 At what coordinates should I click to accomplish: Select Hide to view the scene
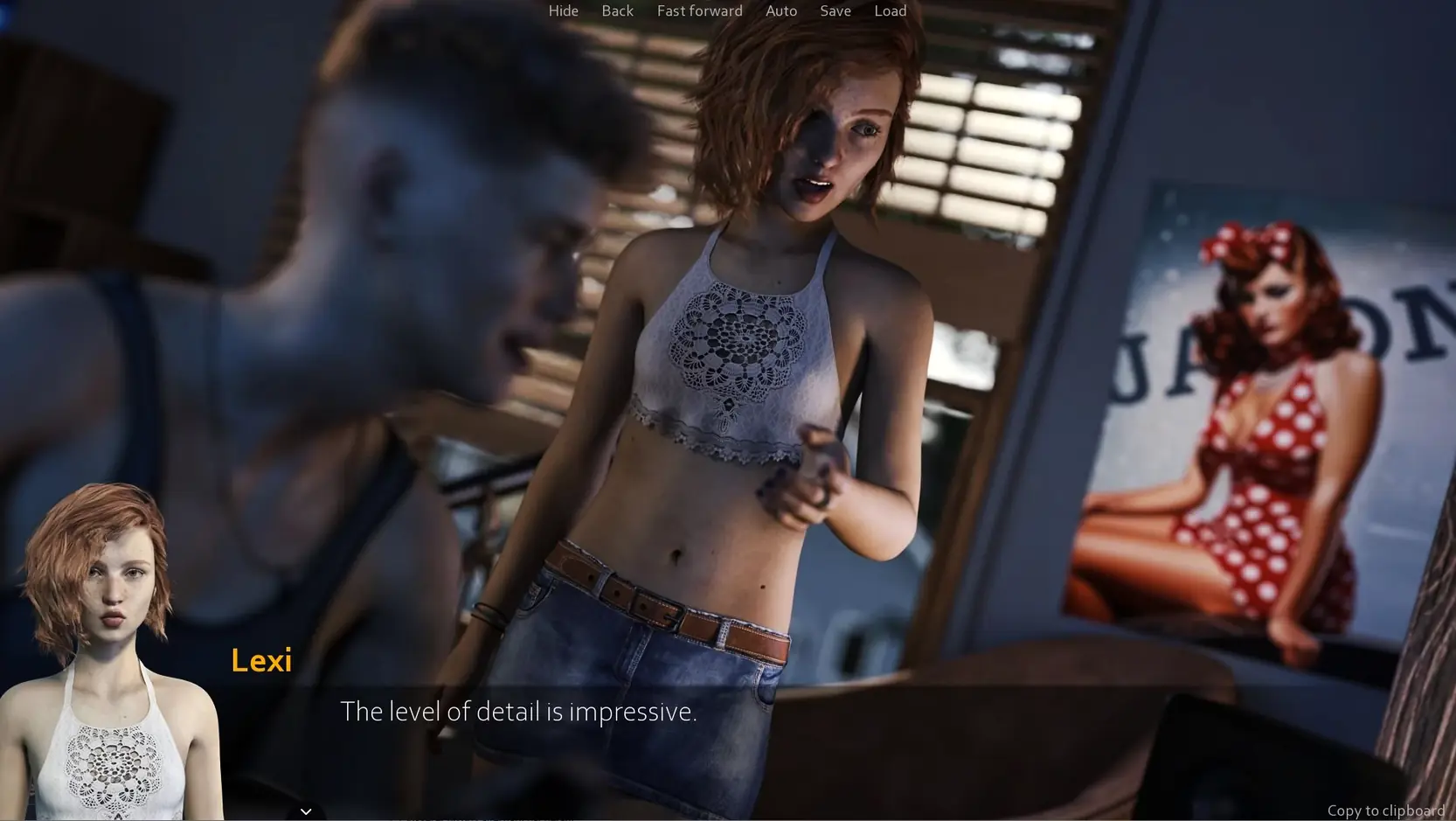(563, 10)
